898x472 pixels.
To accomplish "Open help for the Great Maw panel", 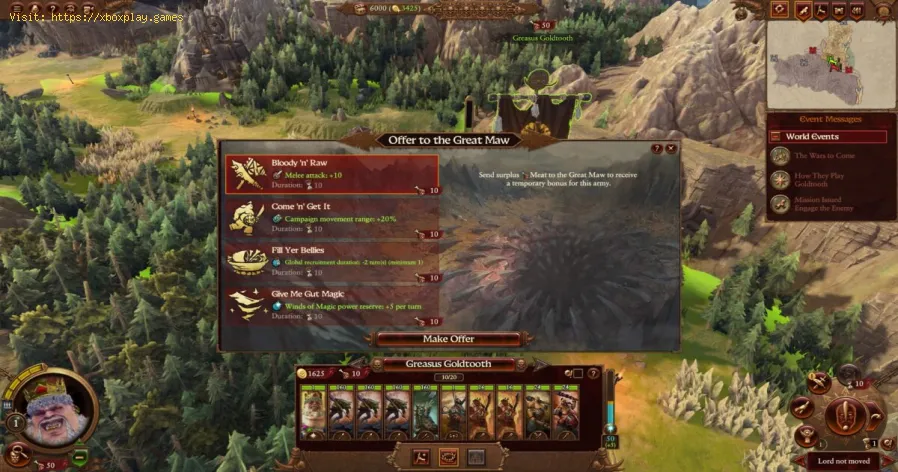I will (x=657, y=148).
